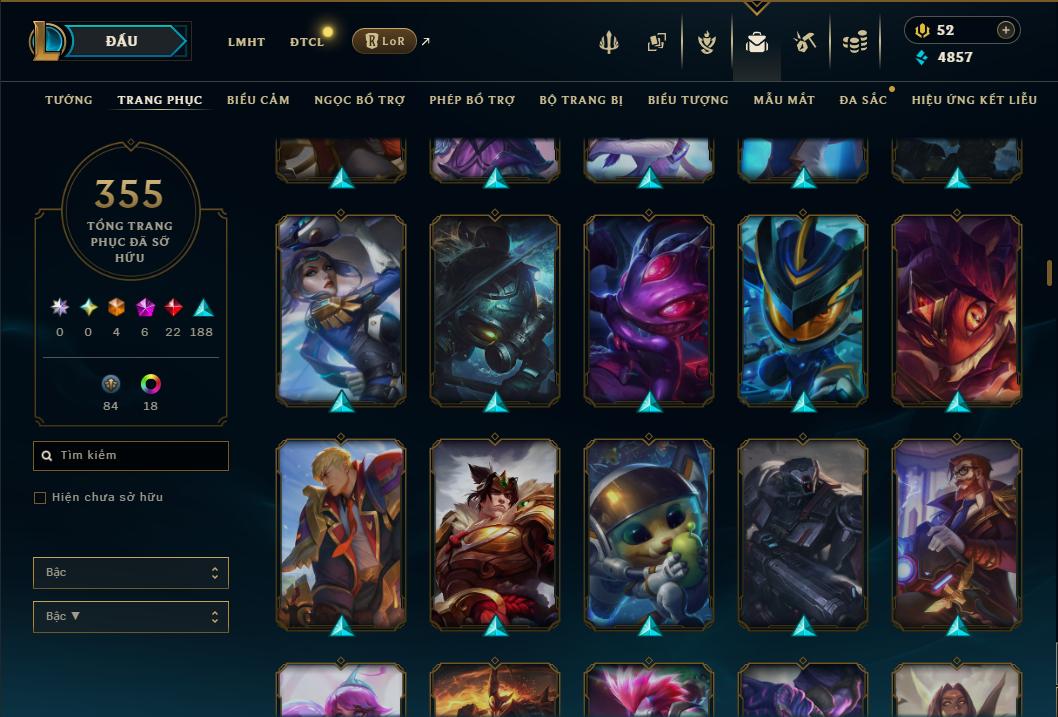This screenshot has width=1058, height=717.
Task: Switch to the ĐTCL game mode
Action: coord(307,42)
